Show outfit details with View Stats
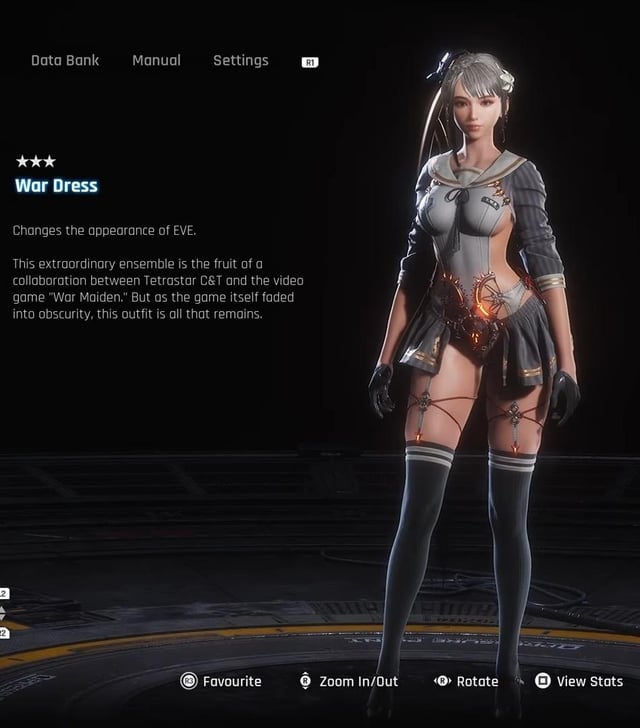 (579, 681)
